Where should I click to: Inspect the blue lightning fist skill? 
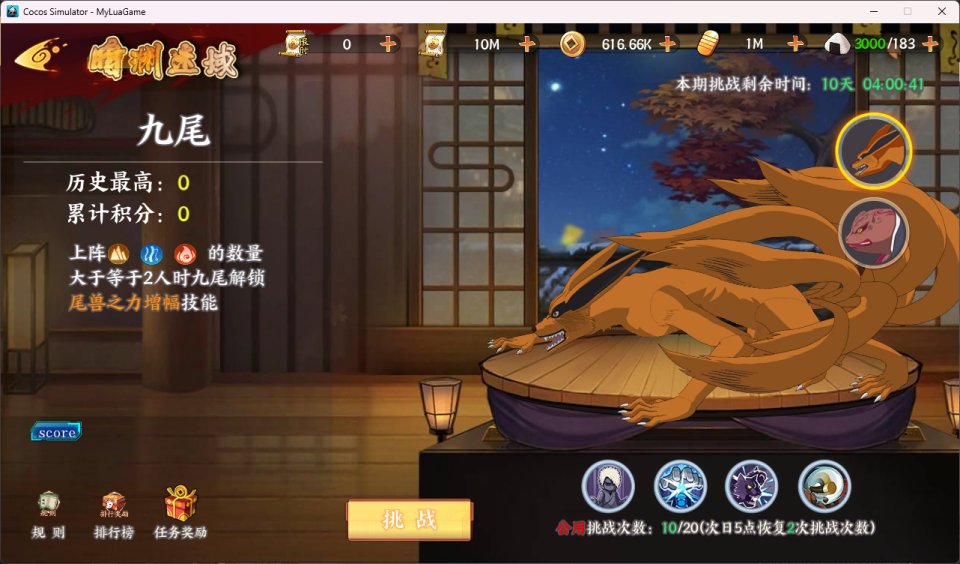pos(680,486)
